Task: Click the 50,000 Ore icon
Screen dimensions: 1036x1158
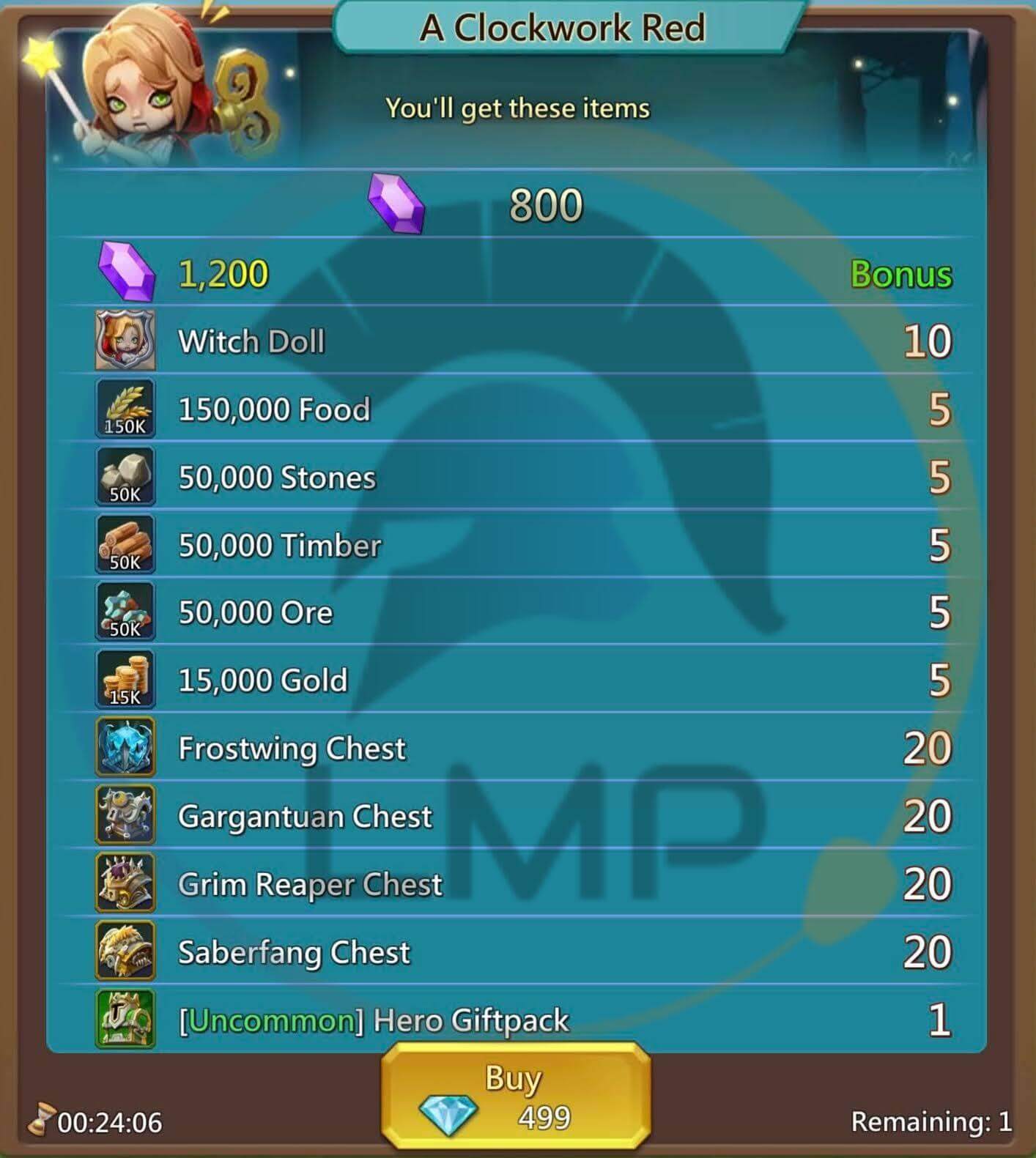Action: (x=125, y=612)
